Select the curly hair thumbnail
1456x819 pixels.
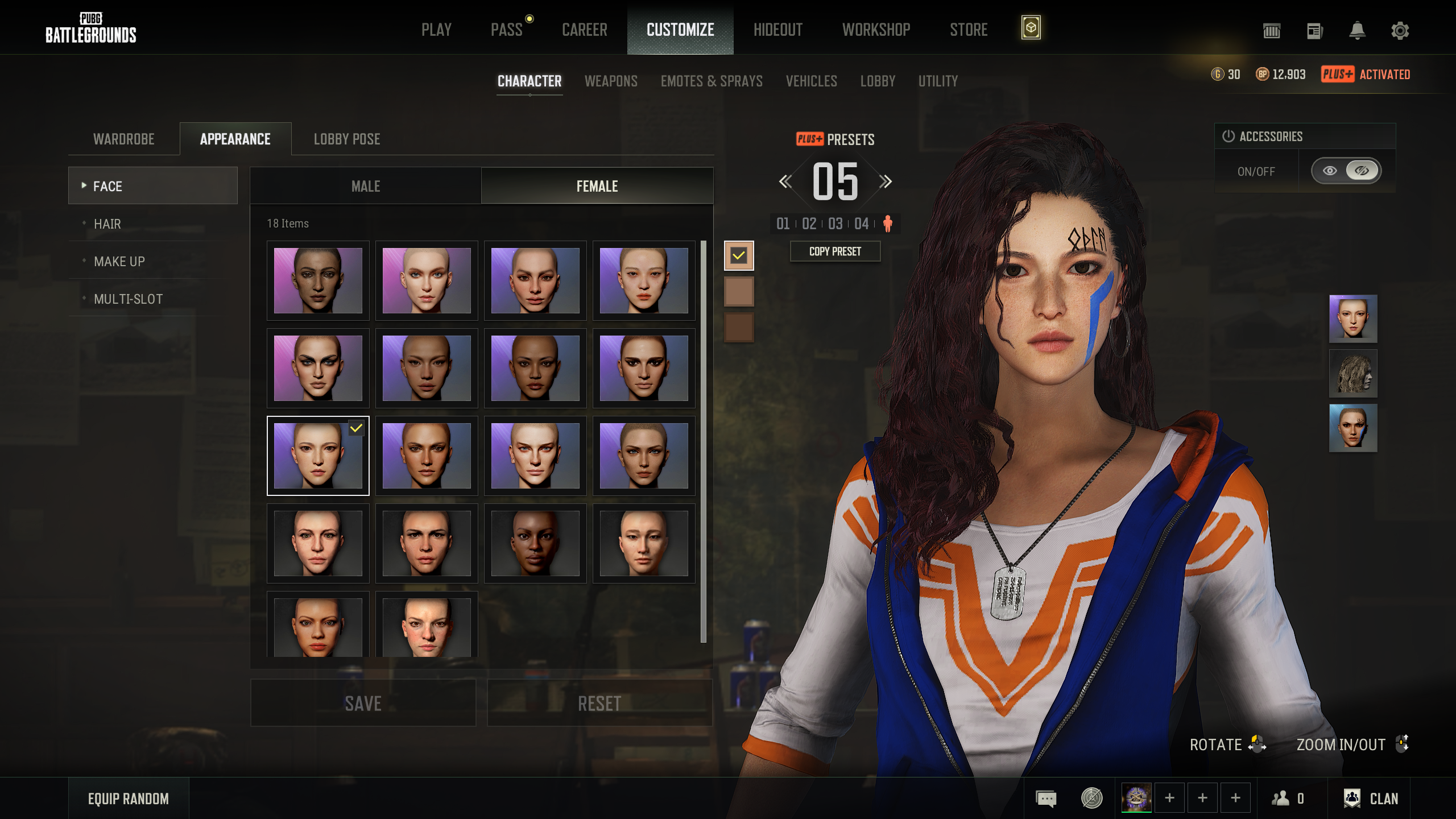coord(1352,374)
